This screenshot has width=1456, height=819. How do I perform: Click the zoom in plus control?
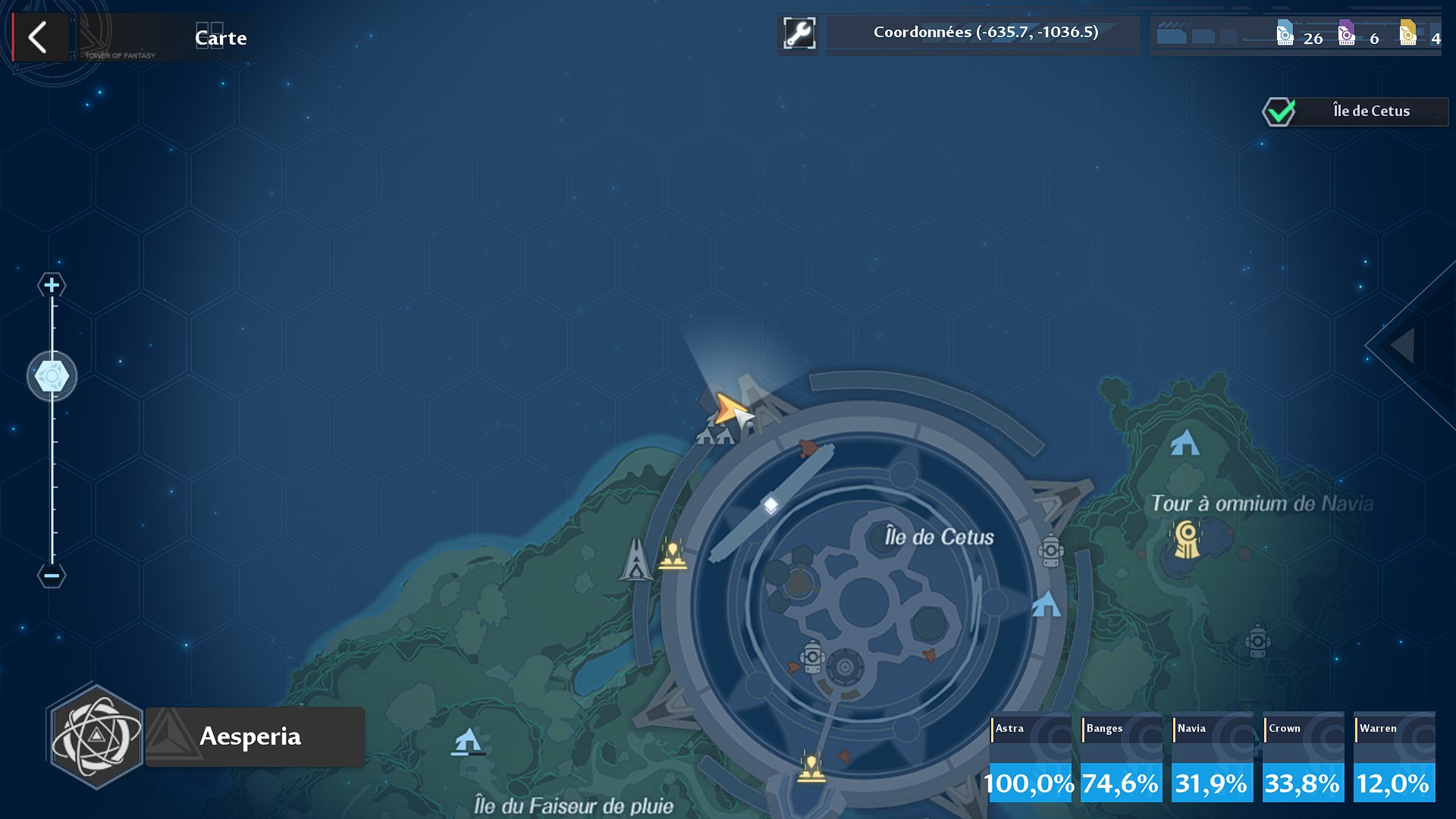[x=50, y=286]
